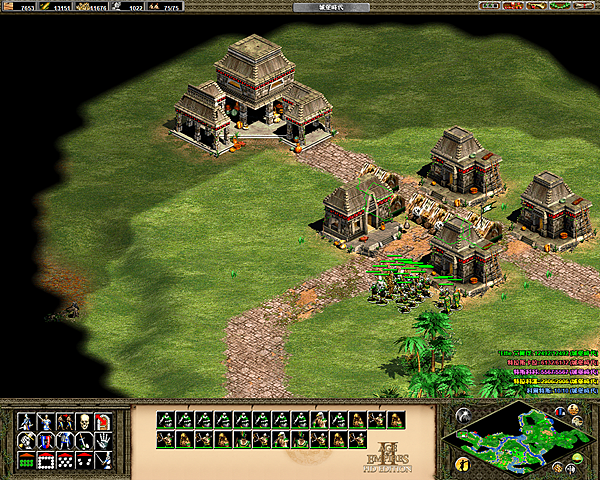
Task: Click the red garrison building icon
Action: tap(104, 421)
